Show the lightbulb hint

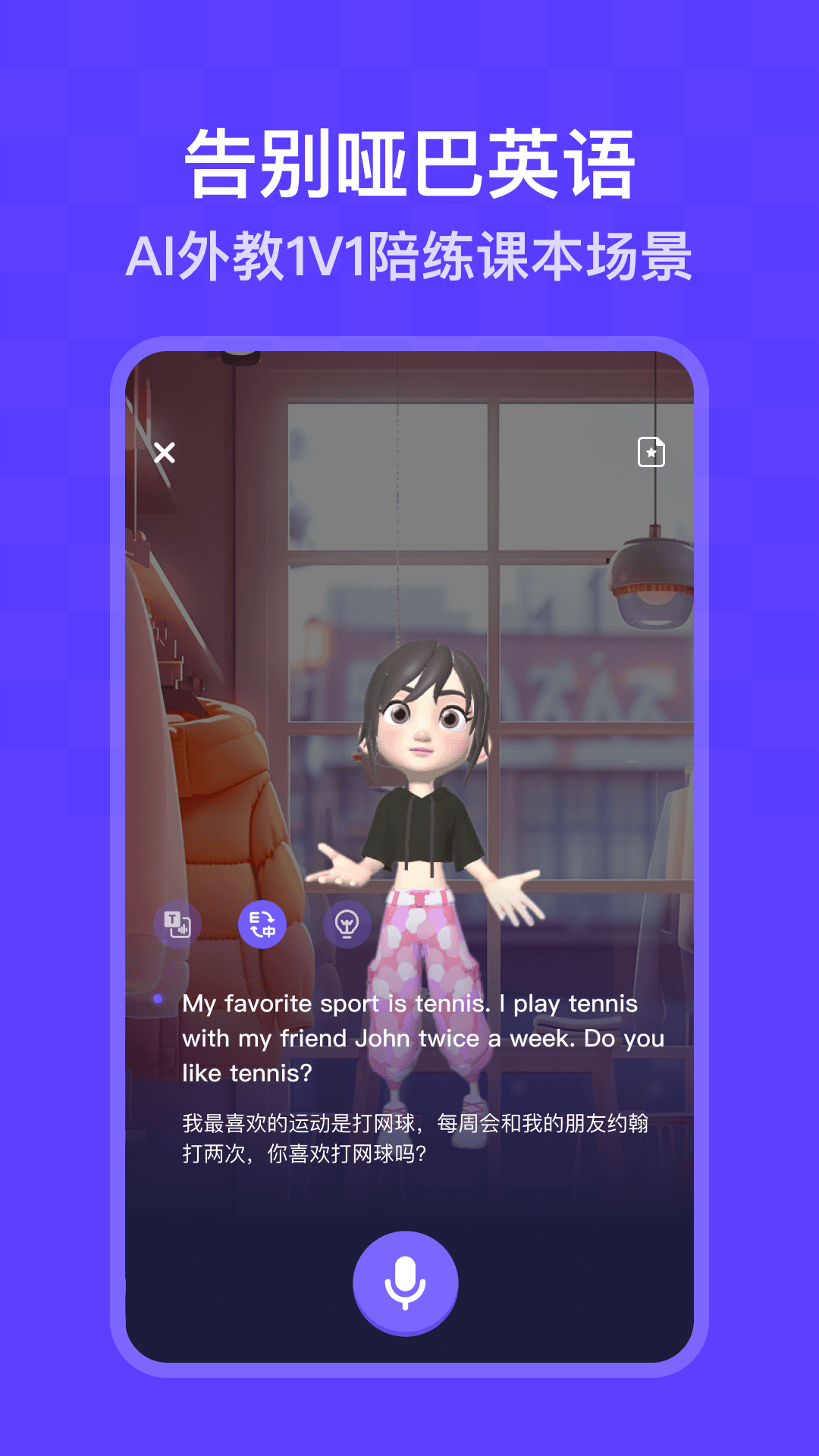point(347,924)
